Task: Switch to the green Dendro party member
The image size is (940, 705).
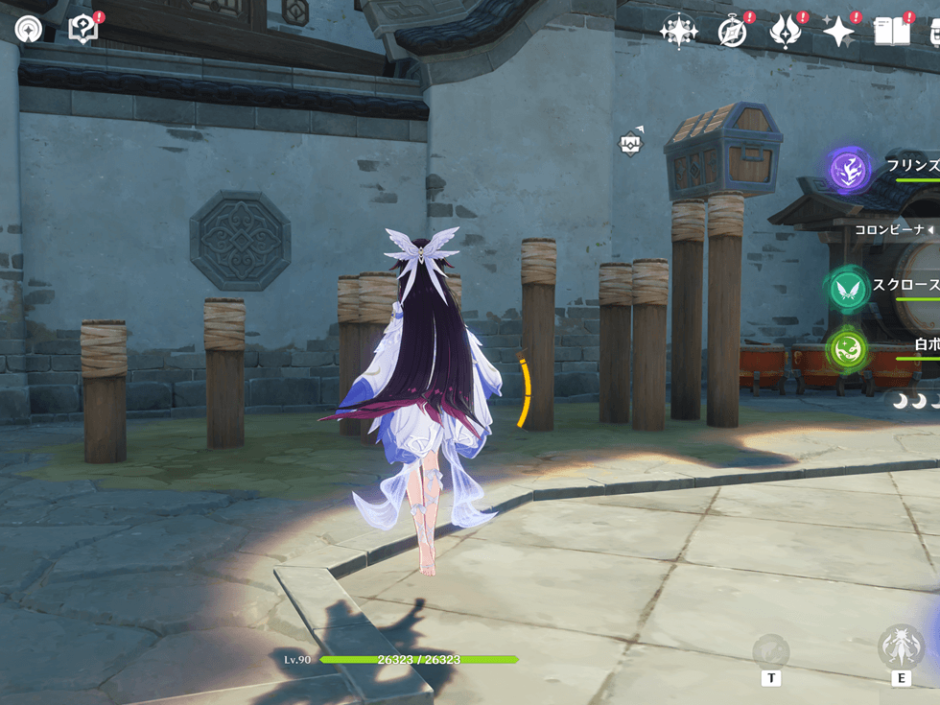Action: click(x=847, y=348)
